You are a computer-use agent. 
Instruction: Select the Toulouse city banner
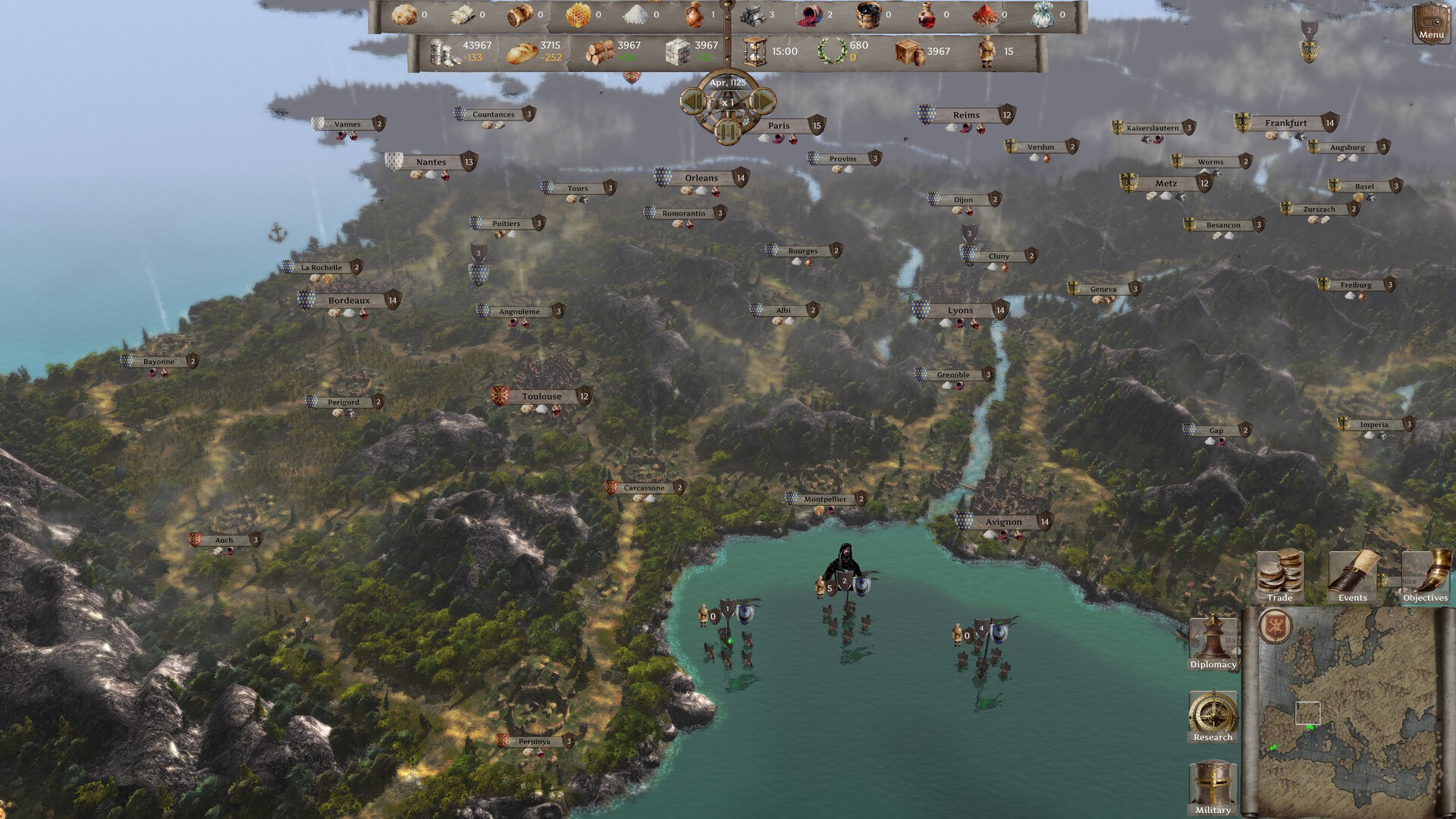coord(543,397)
